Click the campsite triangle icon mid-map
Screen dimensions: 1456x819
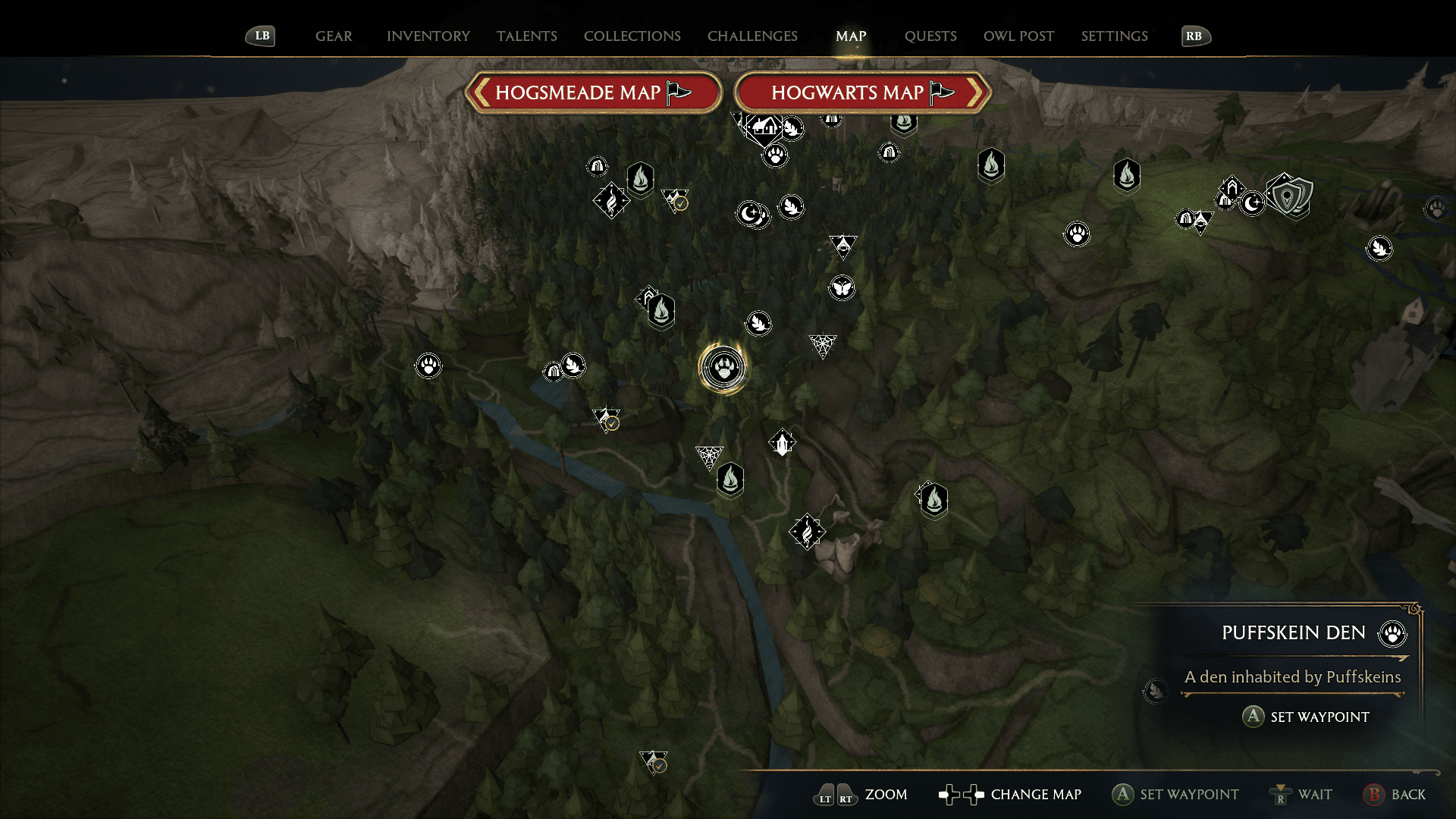coord(843,246)
